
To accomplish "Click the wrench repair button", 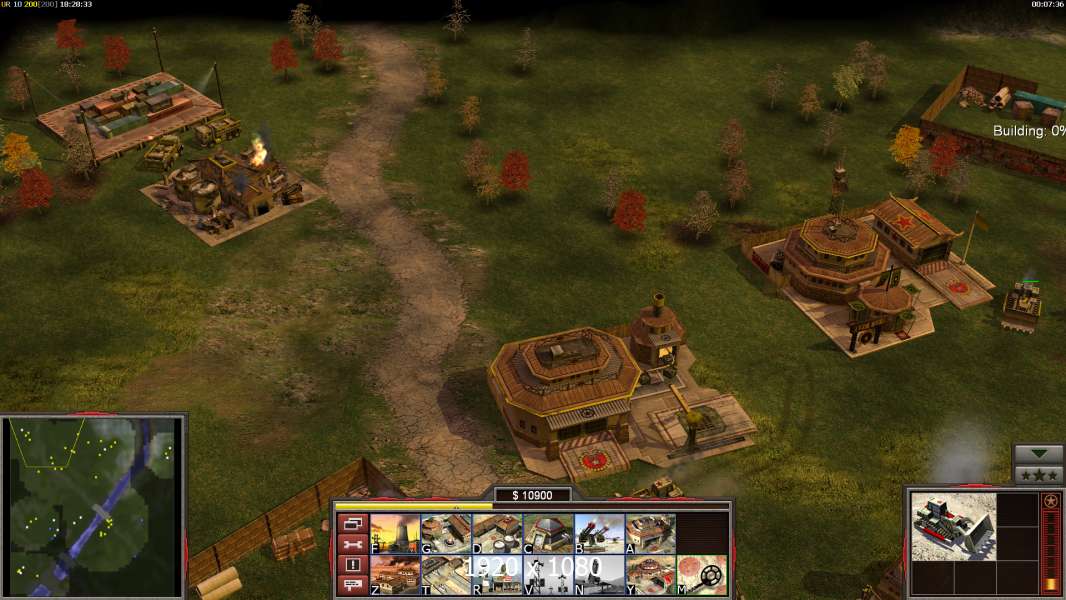I will pyautogui.click(x=352, y=544).
